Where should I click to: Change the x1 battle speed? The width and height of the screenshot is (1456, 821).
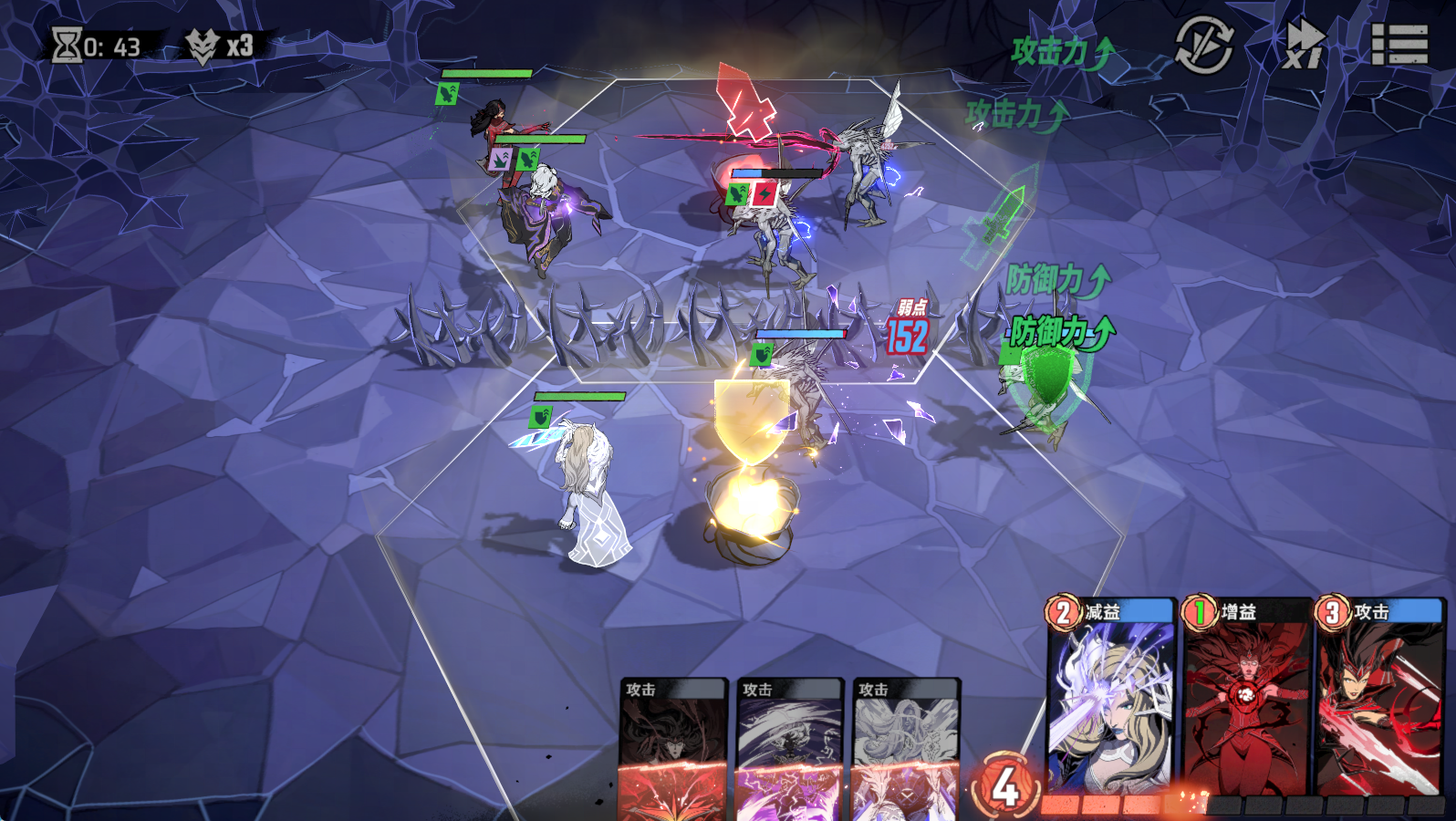pyautogui.click(x=1304, y=45)
